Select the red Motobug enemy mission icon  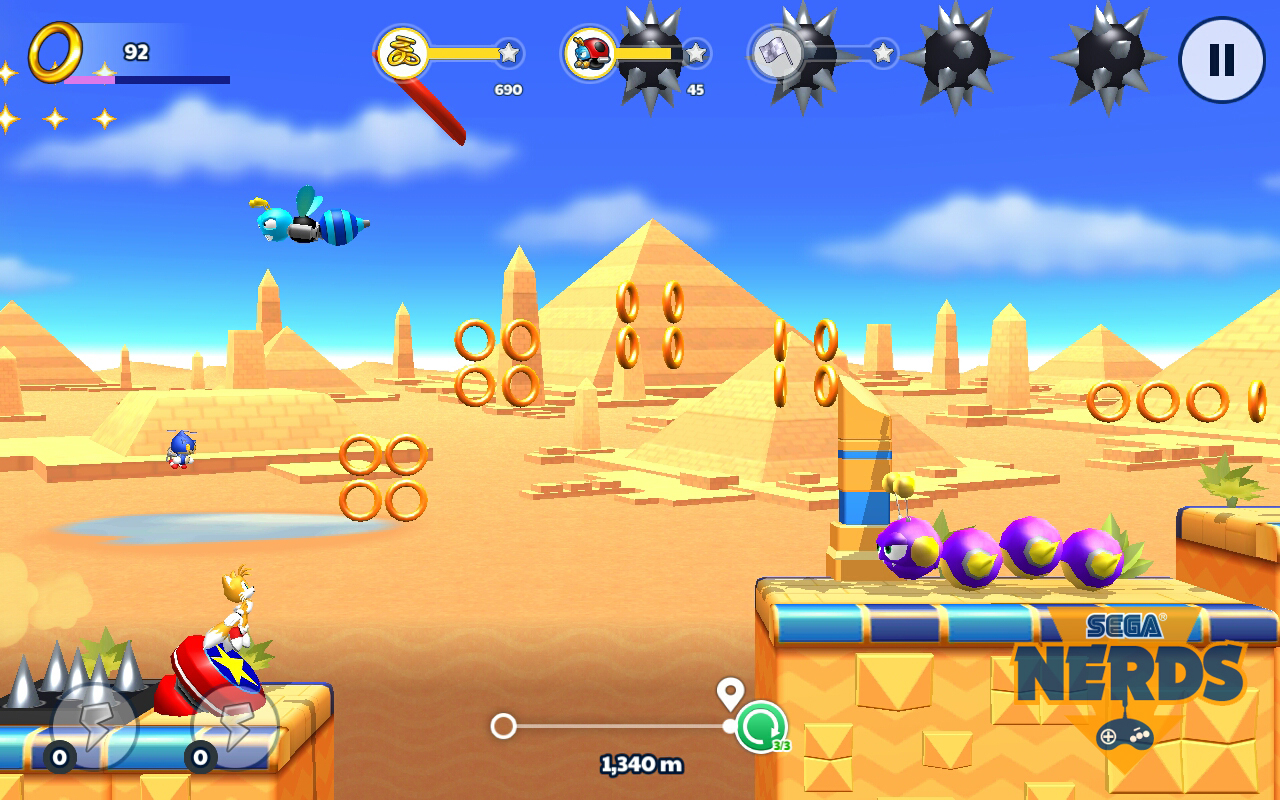click(x=590, y=53)
